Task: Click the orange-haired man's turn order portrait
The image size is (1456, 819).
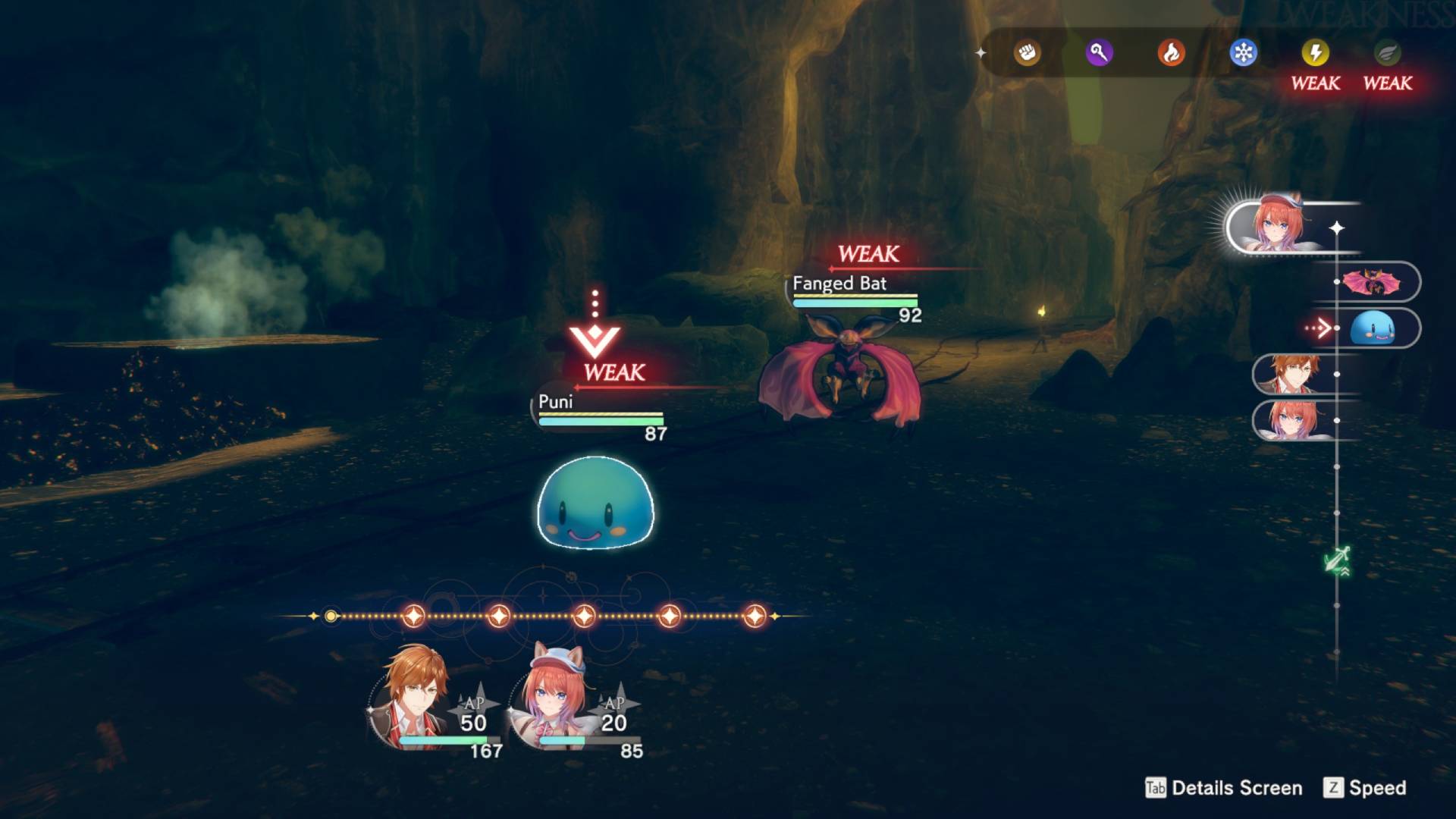Action: click(1294, 375)
